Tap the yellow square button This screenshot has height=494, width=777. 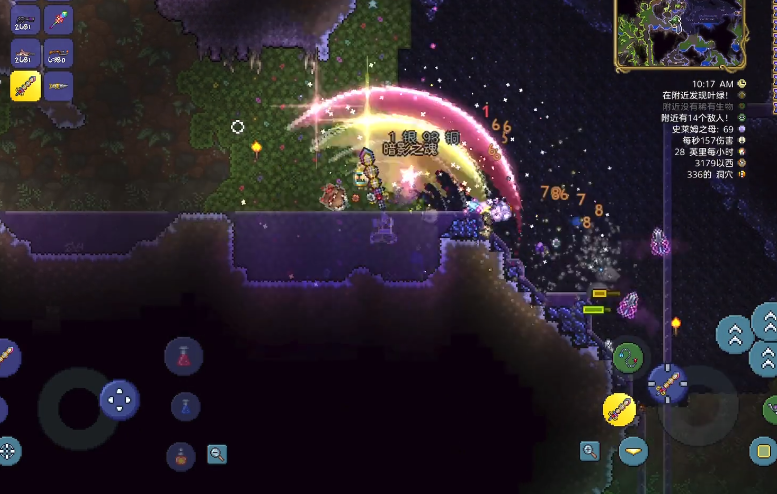tap(762, 450)
